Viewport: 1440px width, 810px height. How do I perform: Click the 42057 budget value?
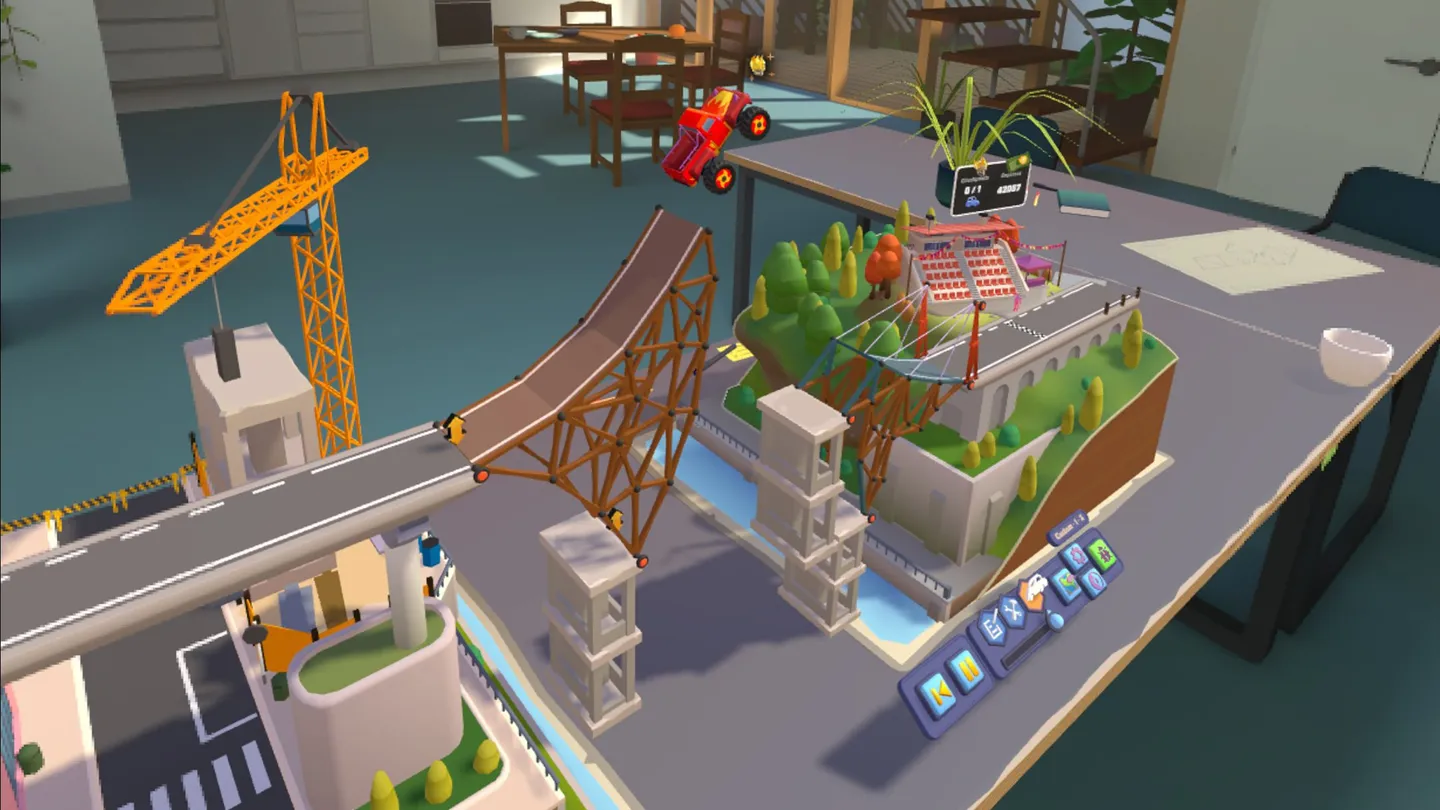coord(1009,189)
